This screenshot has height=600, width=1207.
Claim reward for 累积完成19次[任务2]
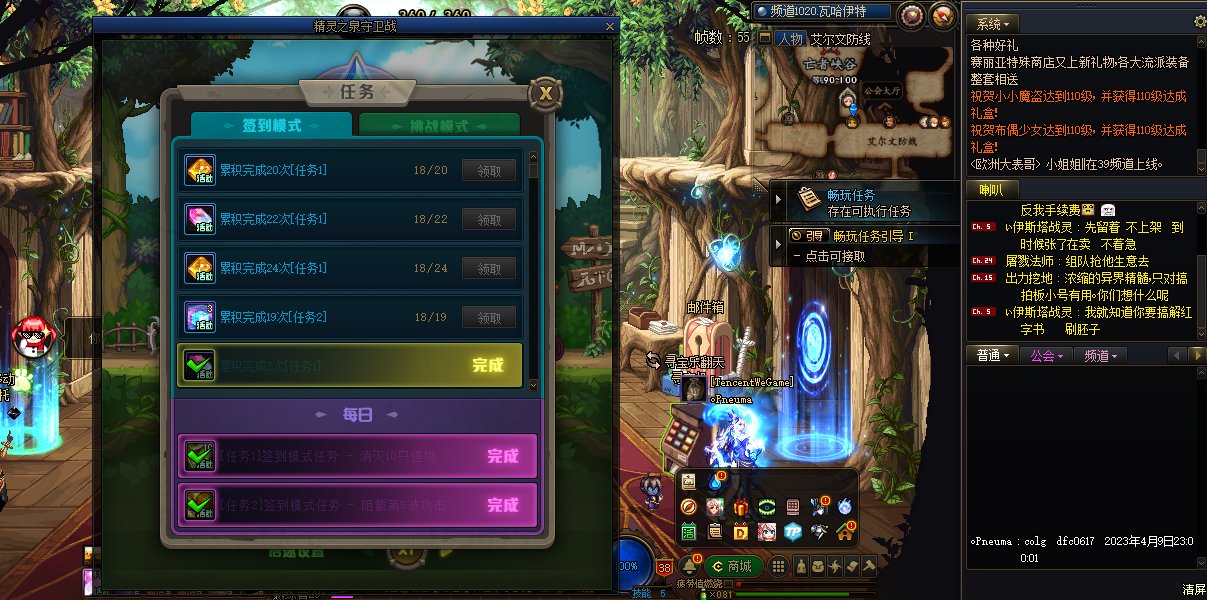[489, 318]
